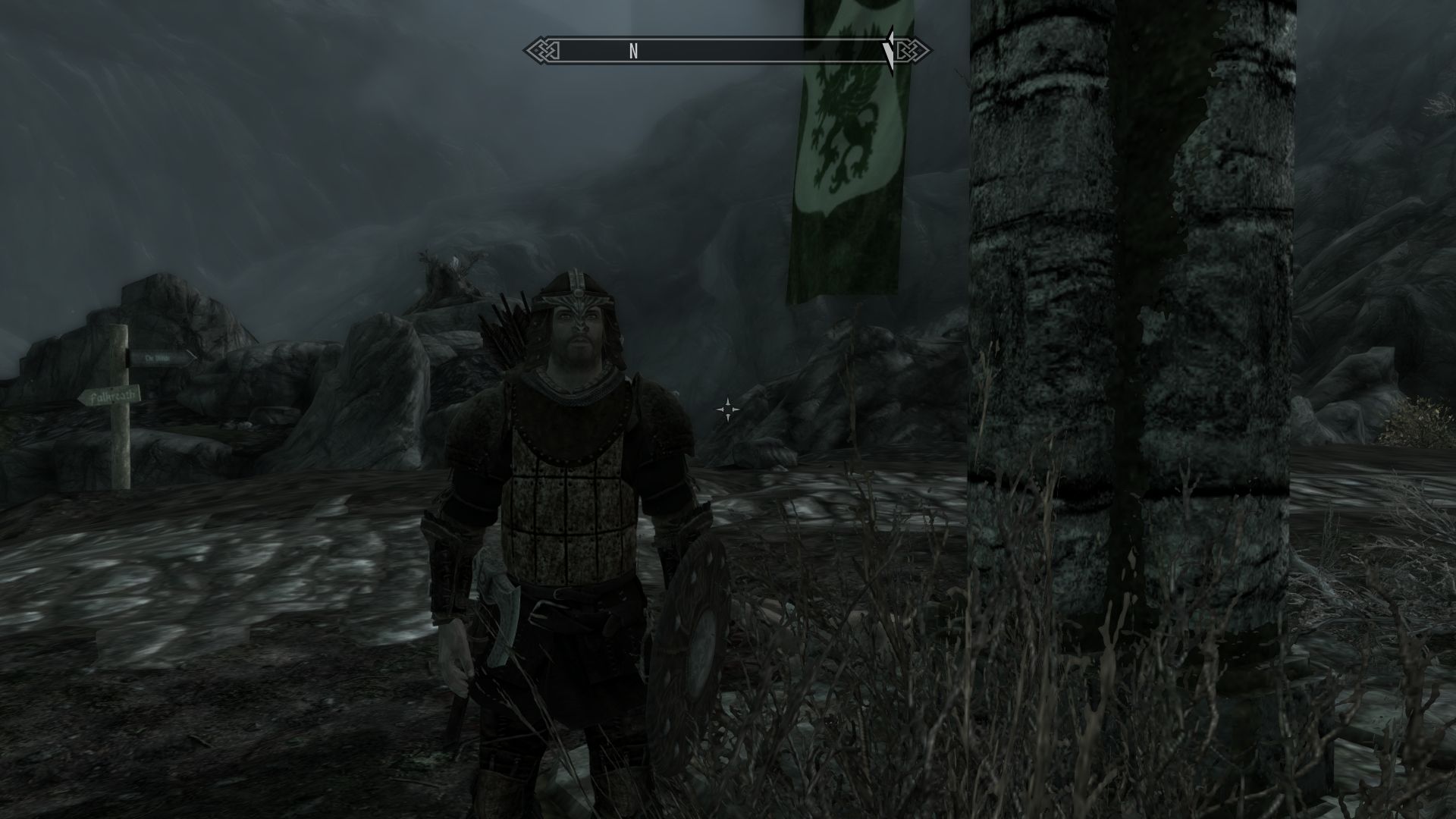Select the North marker on the compass

[633, 51]
